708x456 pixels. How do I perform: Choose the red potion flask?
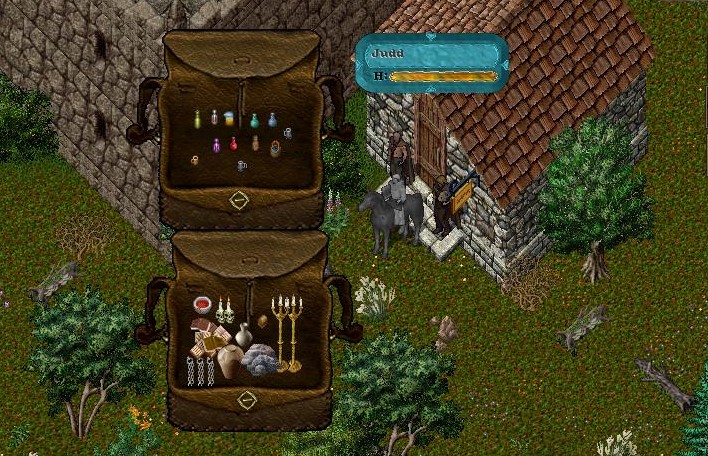(x=235, y=143)
